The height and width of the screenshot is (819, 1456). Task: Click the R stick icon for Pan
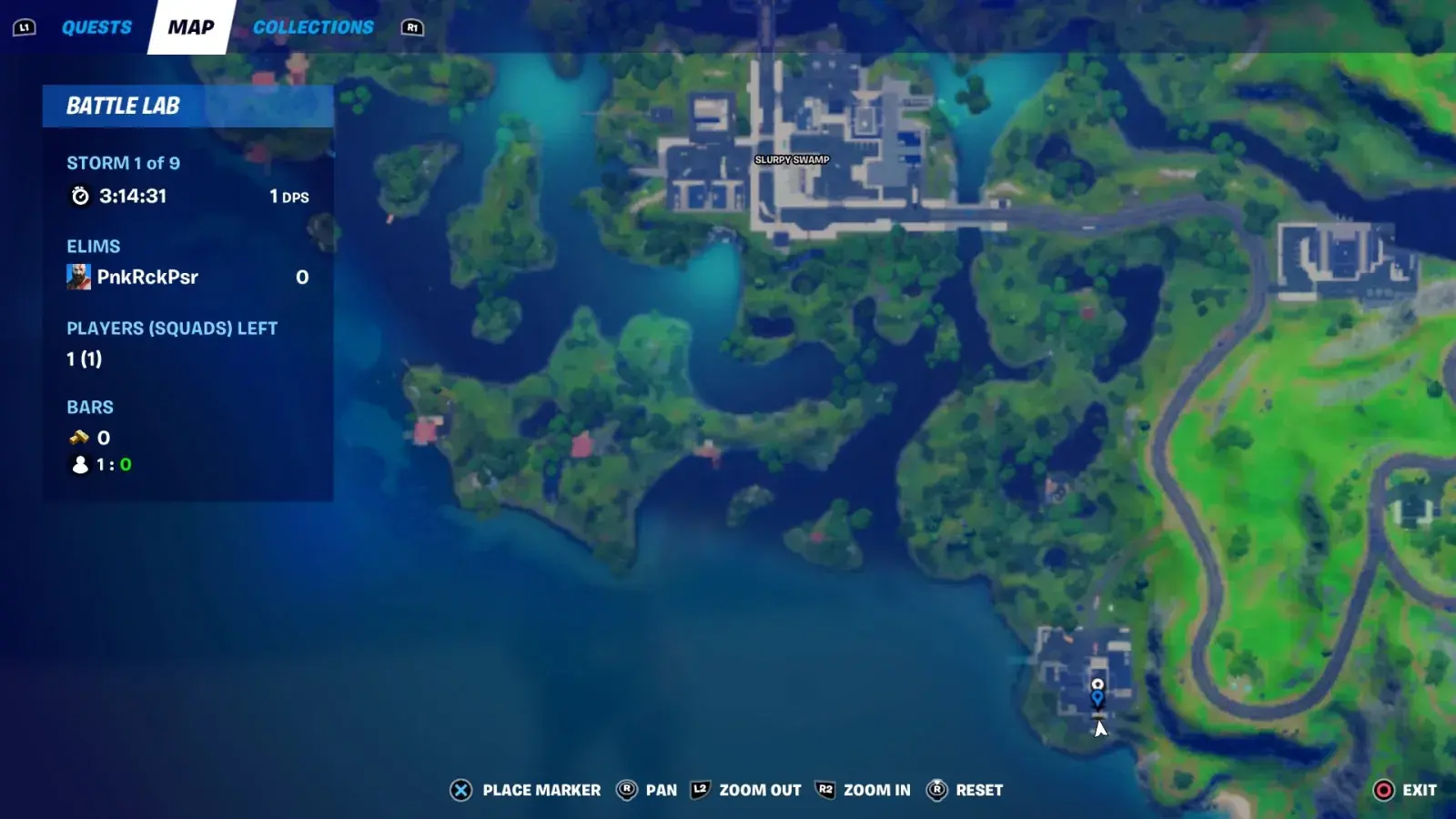pos(627,790)
